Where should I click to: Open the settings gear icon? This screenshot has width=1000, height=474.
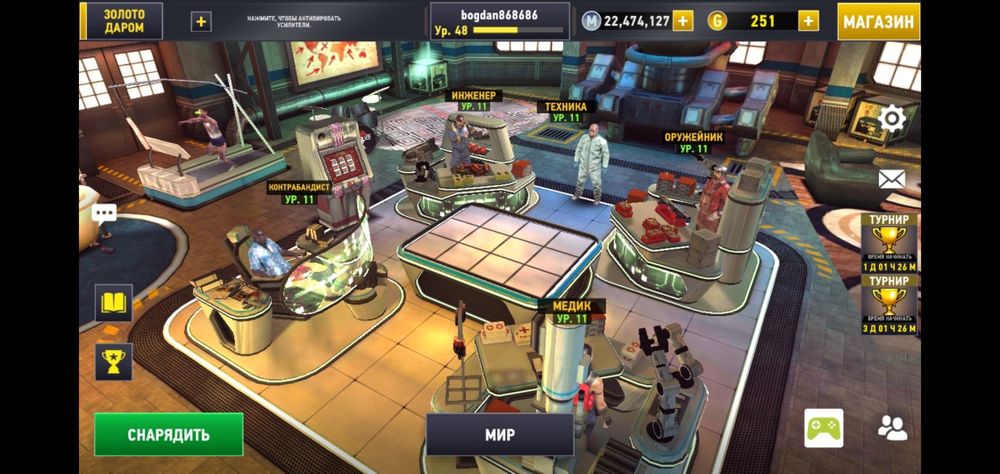click(x=891, y=120)
